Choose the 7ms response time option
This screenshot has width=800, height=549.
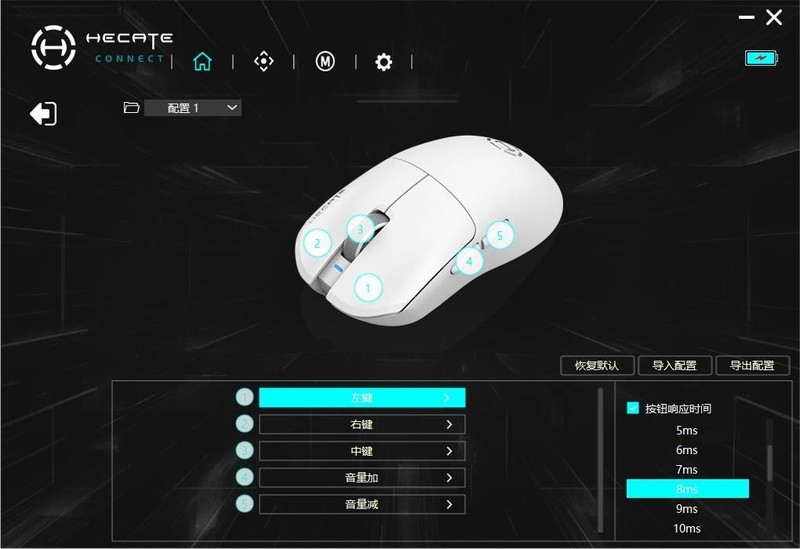coord(687,470)
